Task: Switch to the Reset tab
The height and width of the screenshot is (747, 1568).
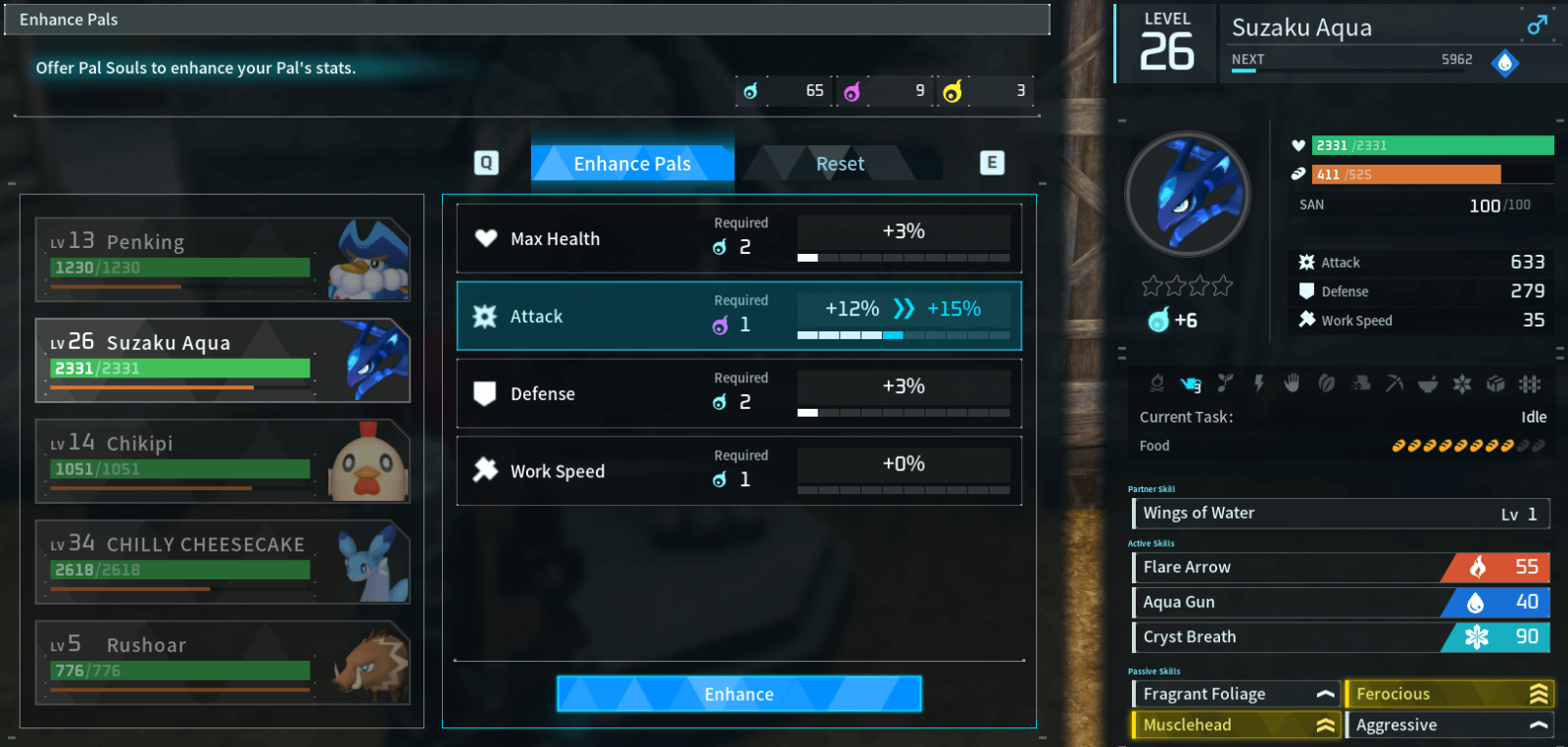Action: click(840, 163)
